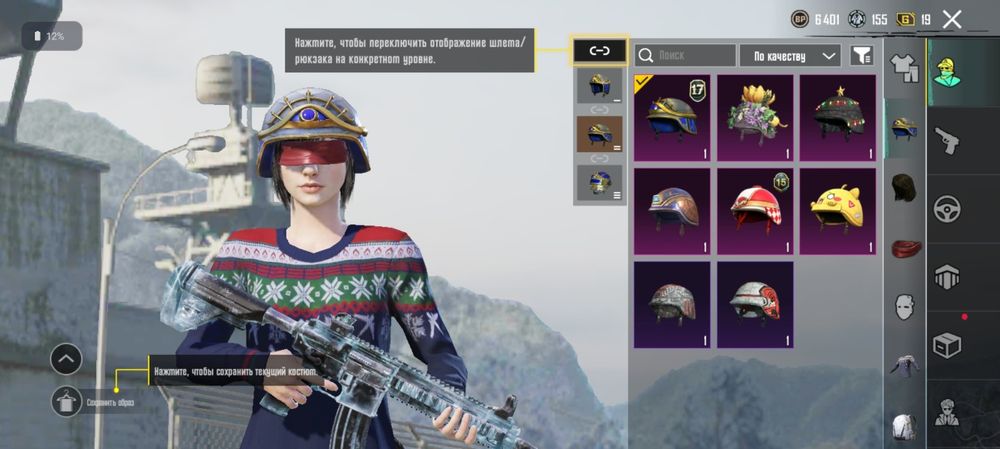Choose the flower bouquet helmet

click(755, 118)
